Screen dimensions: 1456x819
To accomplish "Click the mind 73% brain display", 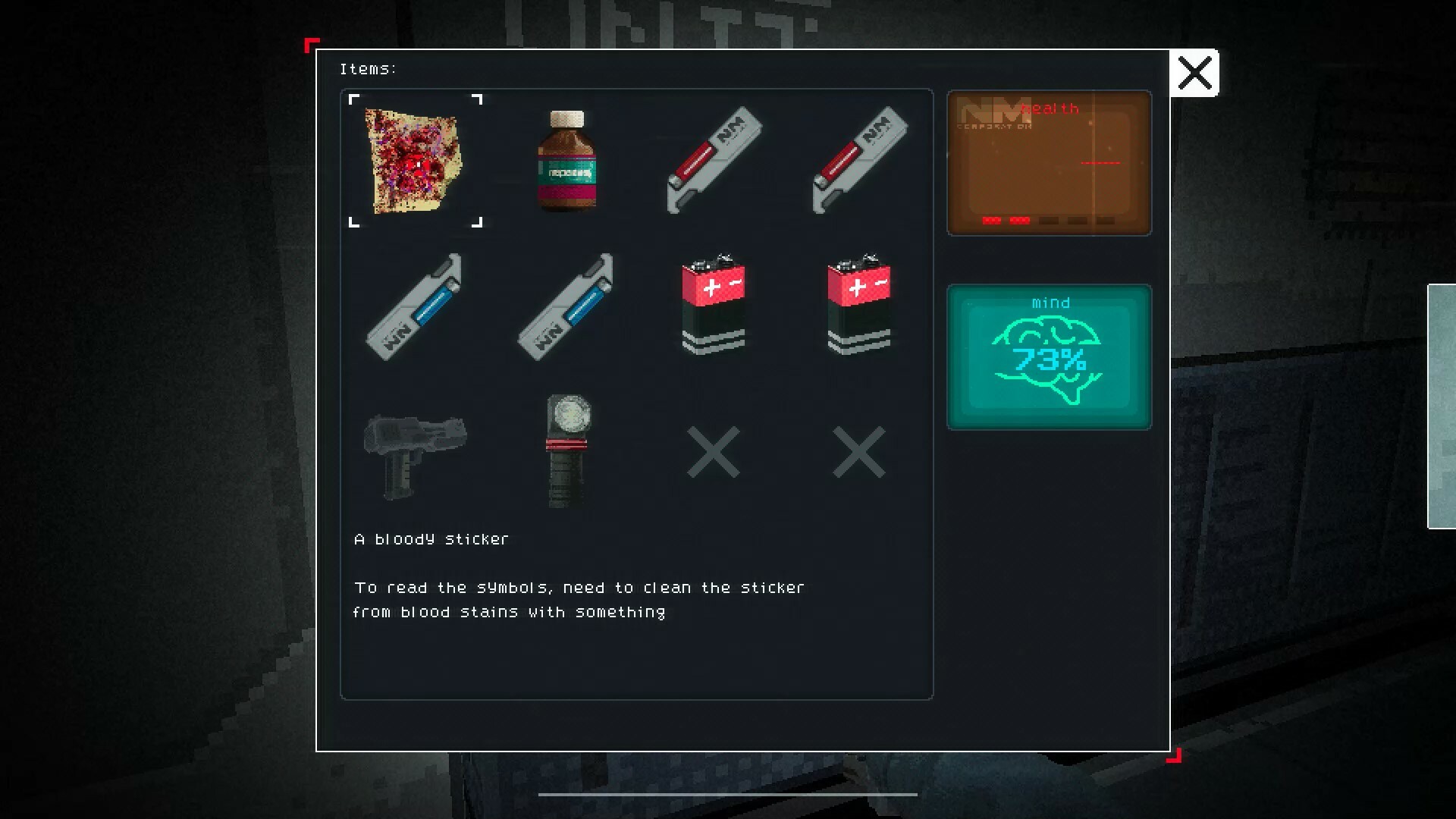I will tap(1049, 356).
